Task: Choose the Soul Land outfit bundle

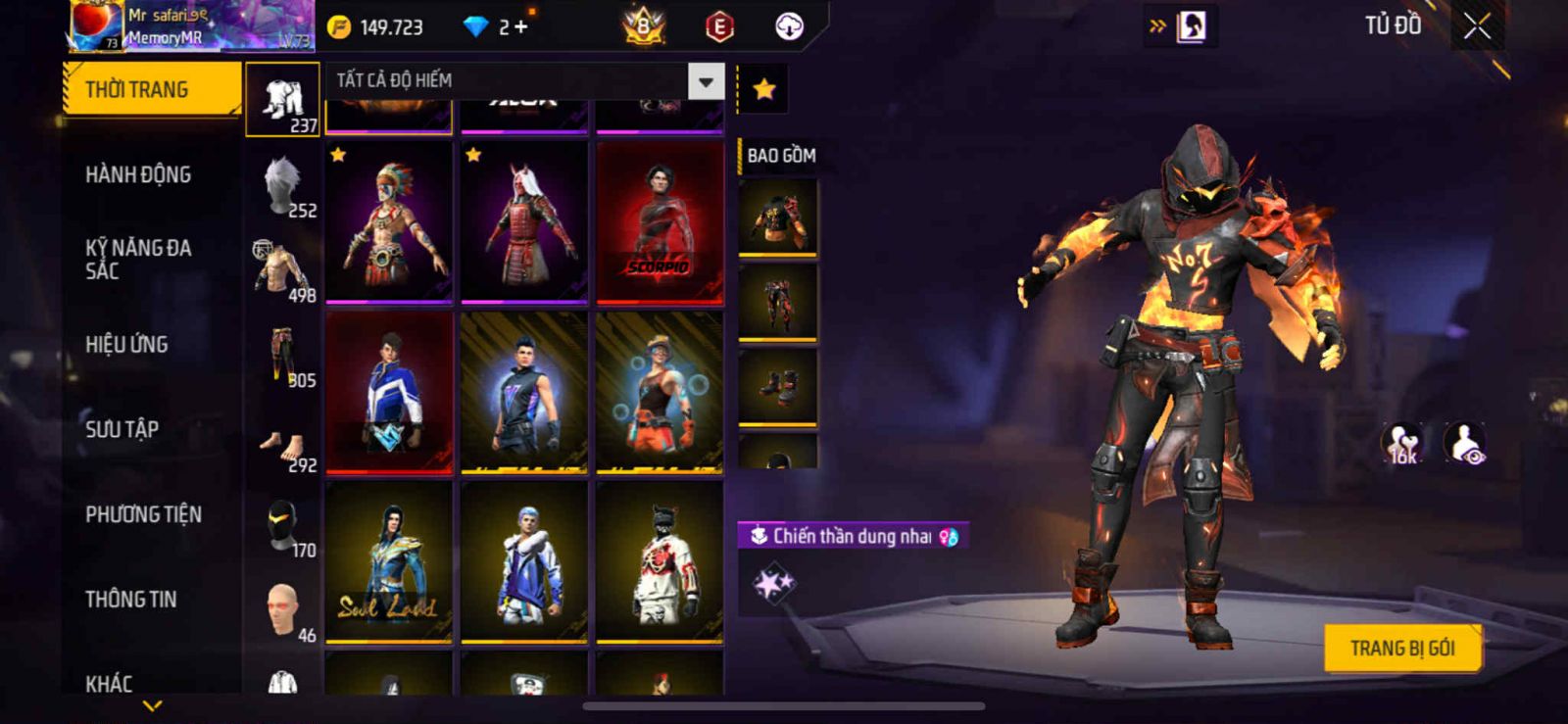Action: click(389, 562)
